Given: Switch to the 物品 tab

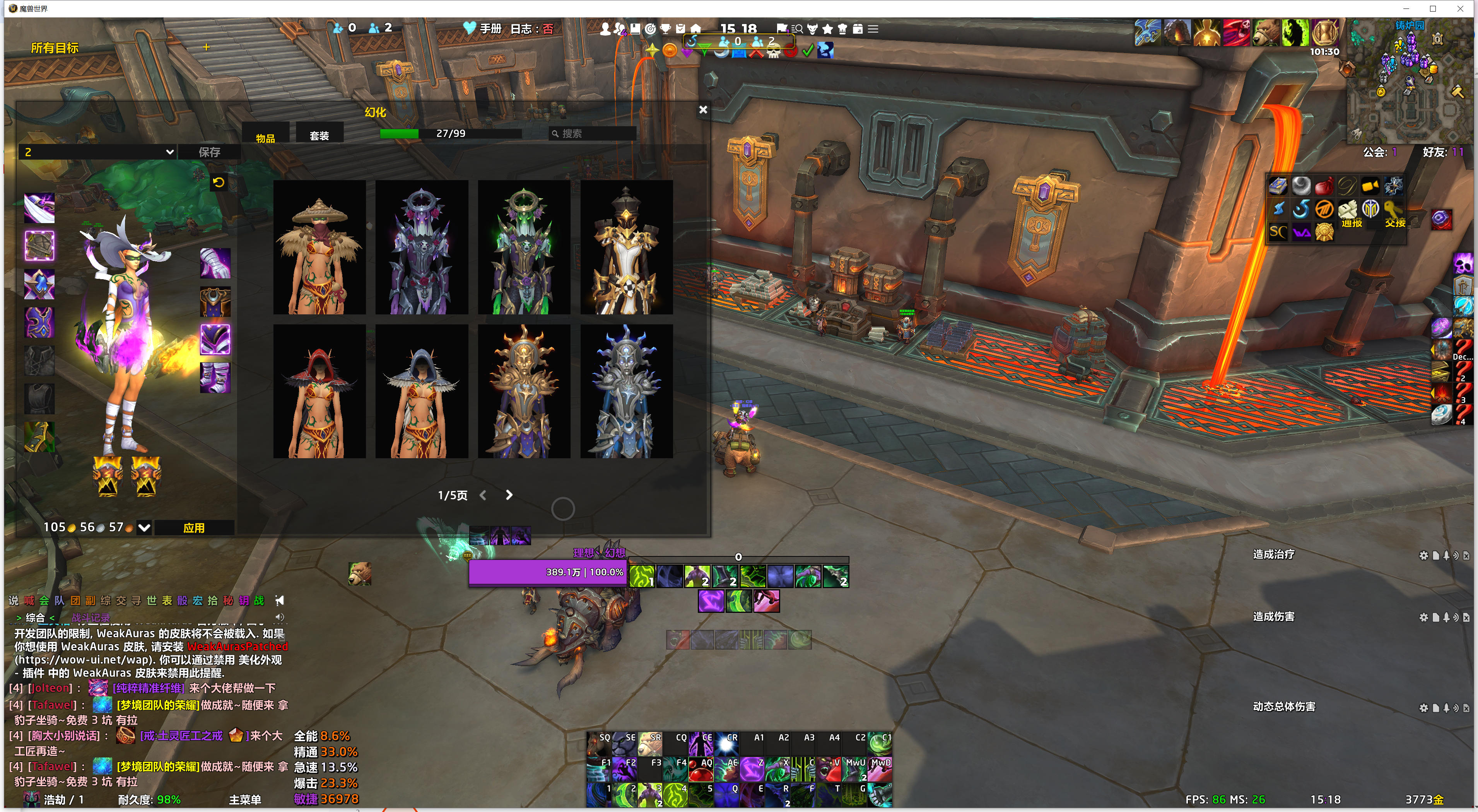Looking at the screenshot, I should 265,138.
